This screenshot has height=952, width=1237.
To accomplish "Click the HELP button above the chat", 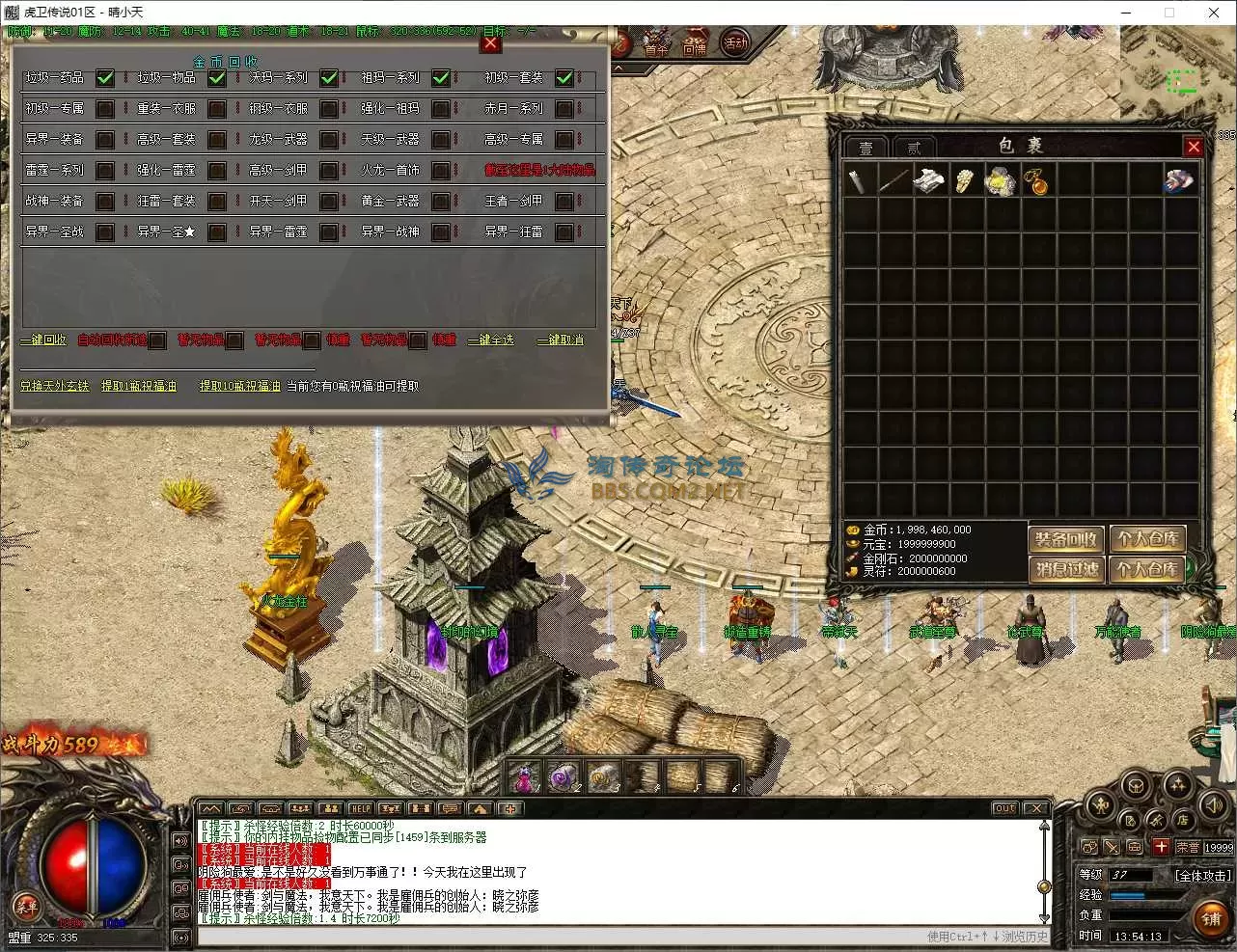I will pyautogui.click(x=360, y=808).
